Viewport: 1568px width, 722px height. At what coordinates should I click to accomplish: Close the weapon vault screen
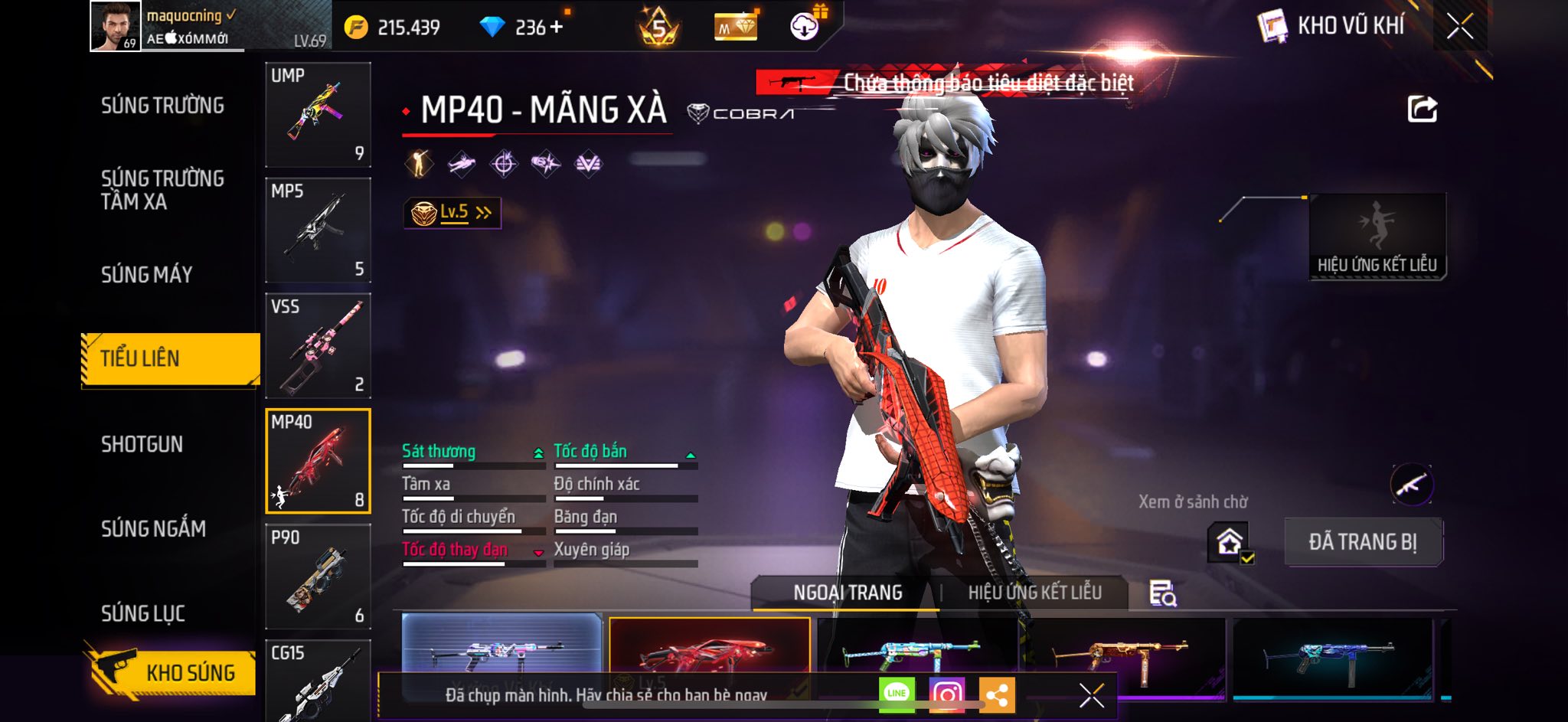(x=1459, y=27)
